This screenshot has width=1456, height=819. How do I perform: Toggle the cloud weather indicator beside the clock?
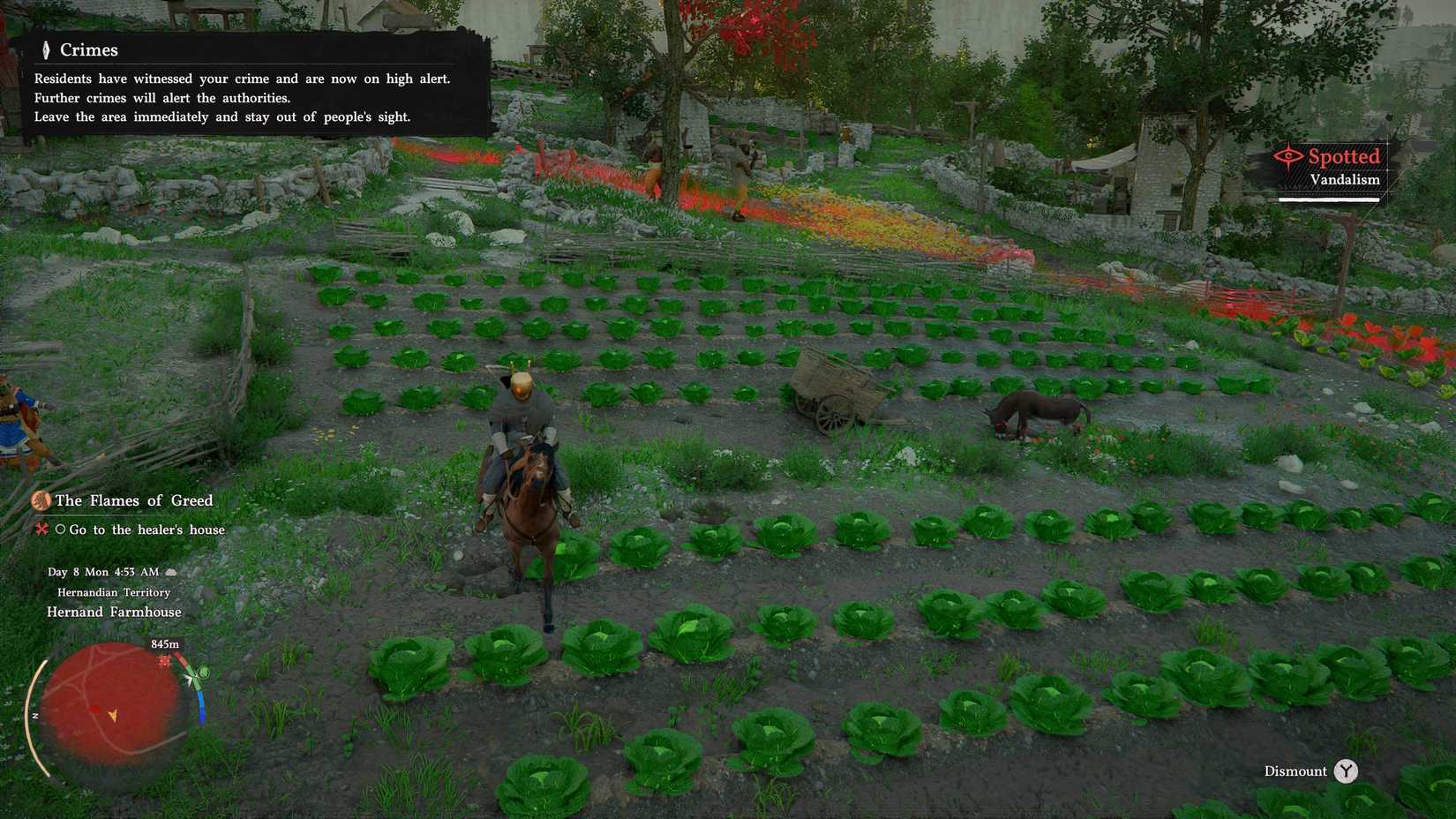170,571
